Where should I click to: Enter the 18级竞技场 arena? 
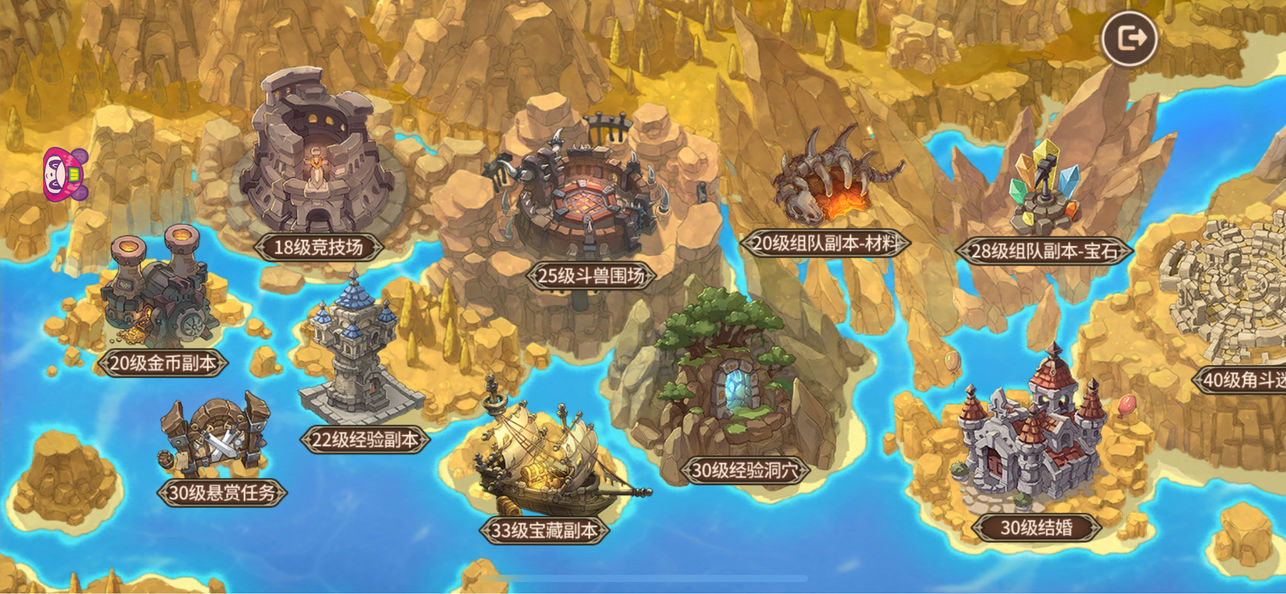point(318,160)
